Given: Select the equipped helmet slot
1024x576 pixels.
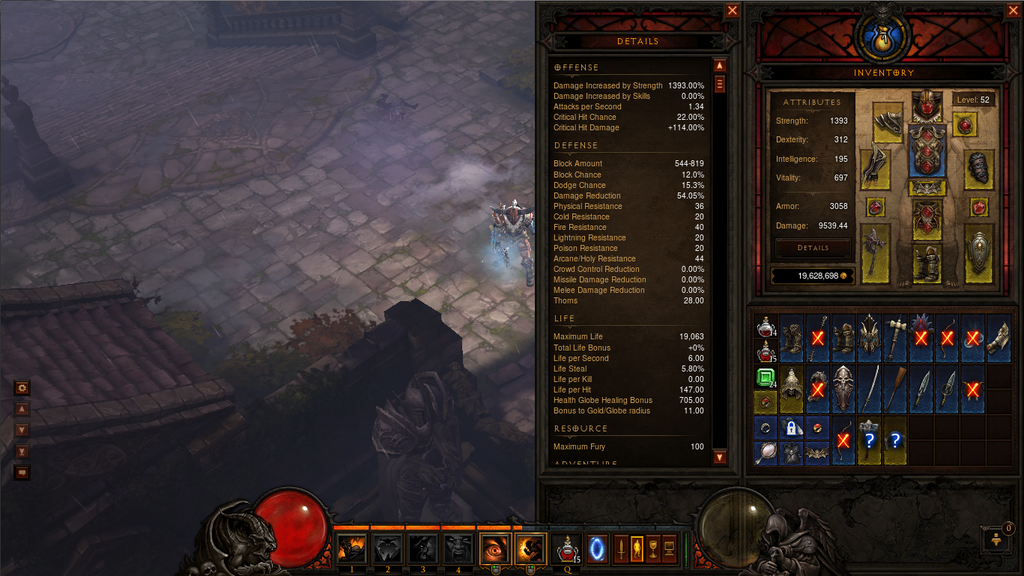Looking at the screenshot, I should coord(927,104).
